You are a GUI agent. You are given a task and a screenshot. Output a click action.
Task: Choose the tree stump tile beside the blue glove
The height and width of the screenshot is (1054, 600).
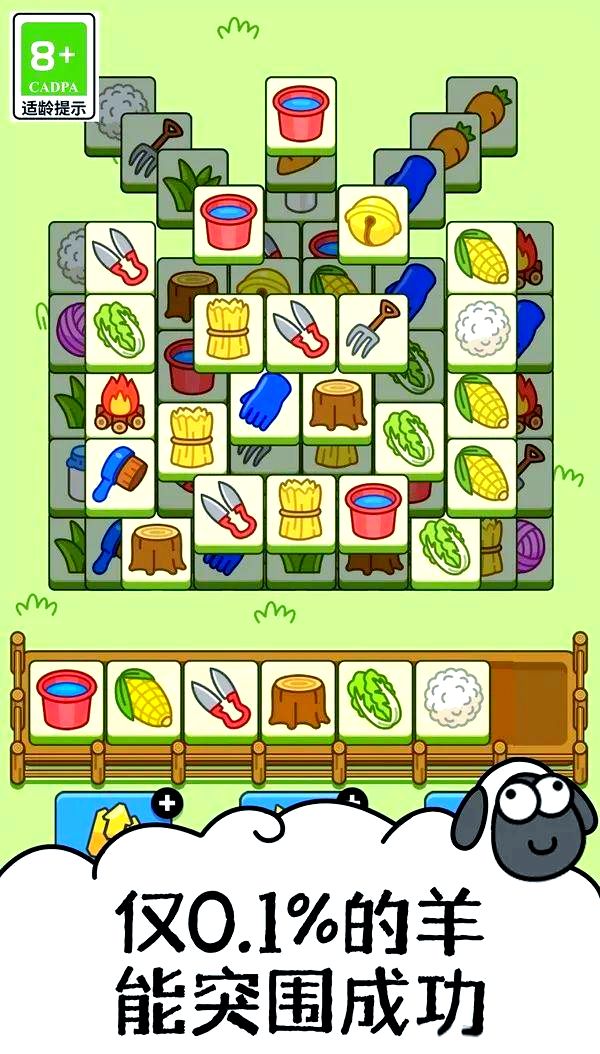click(x=337, y=402)
